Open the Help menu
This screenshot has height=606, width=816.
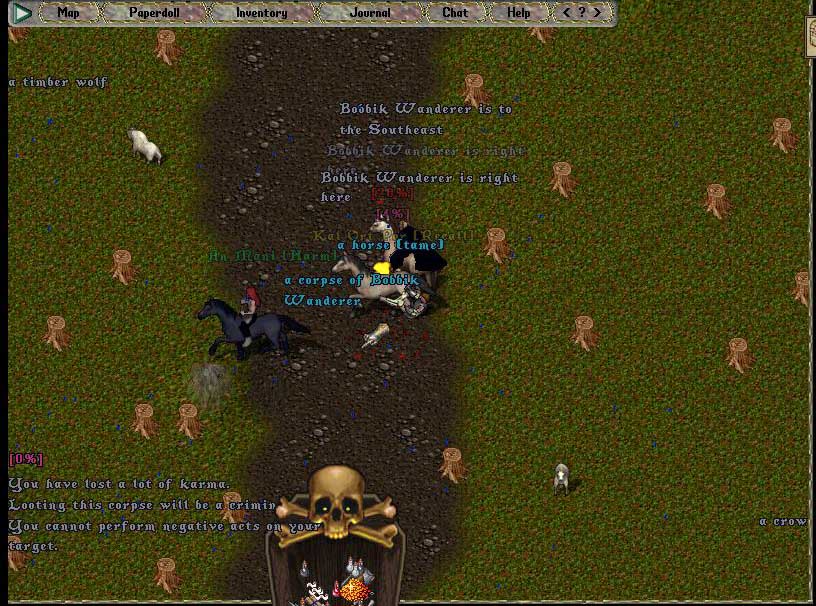[518, 13]
